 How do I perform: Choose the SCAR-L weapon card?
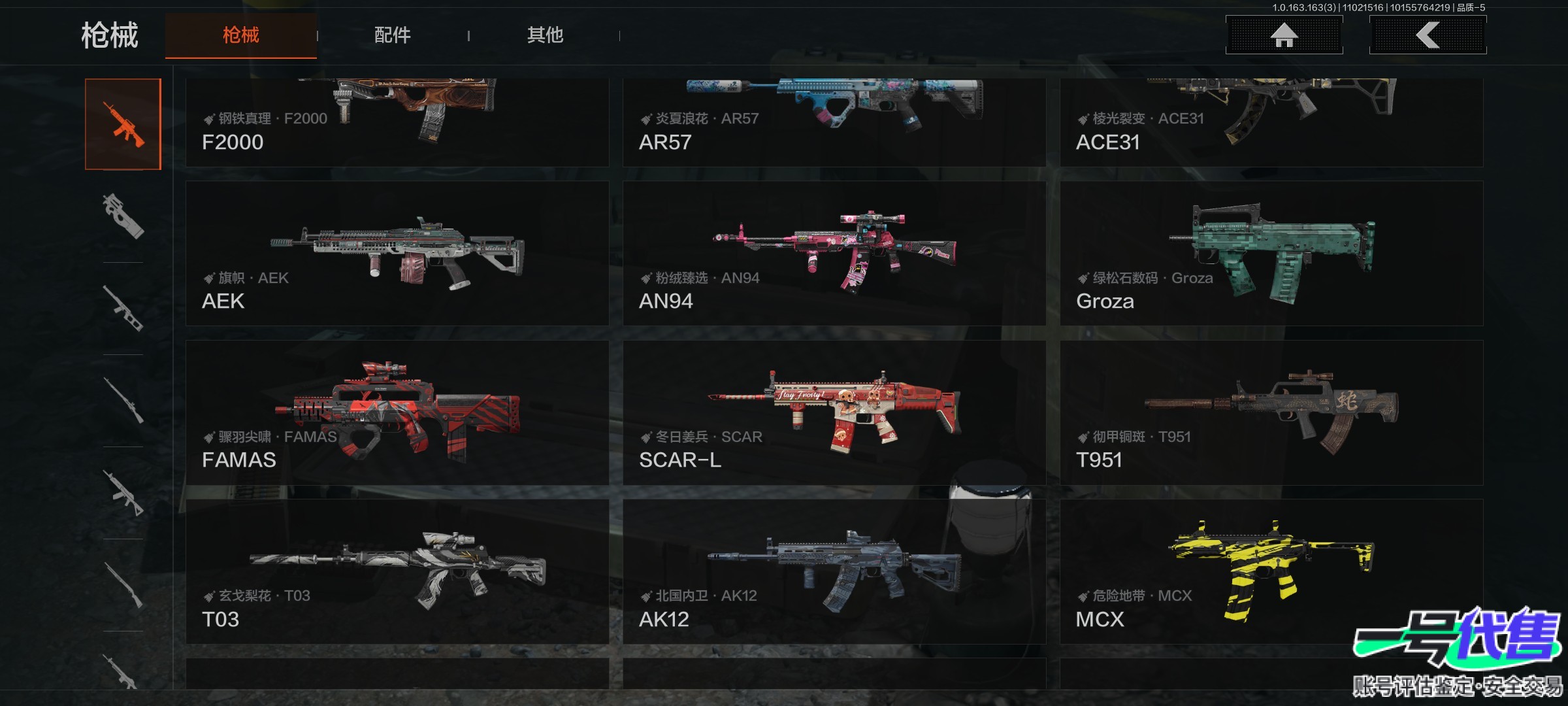tap(834, 412)
